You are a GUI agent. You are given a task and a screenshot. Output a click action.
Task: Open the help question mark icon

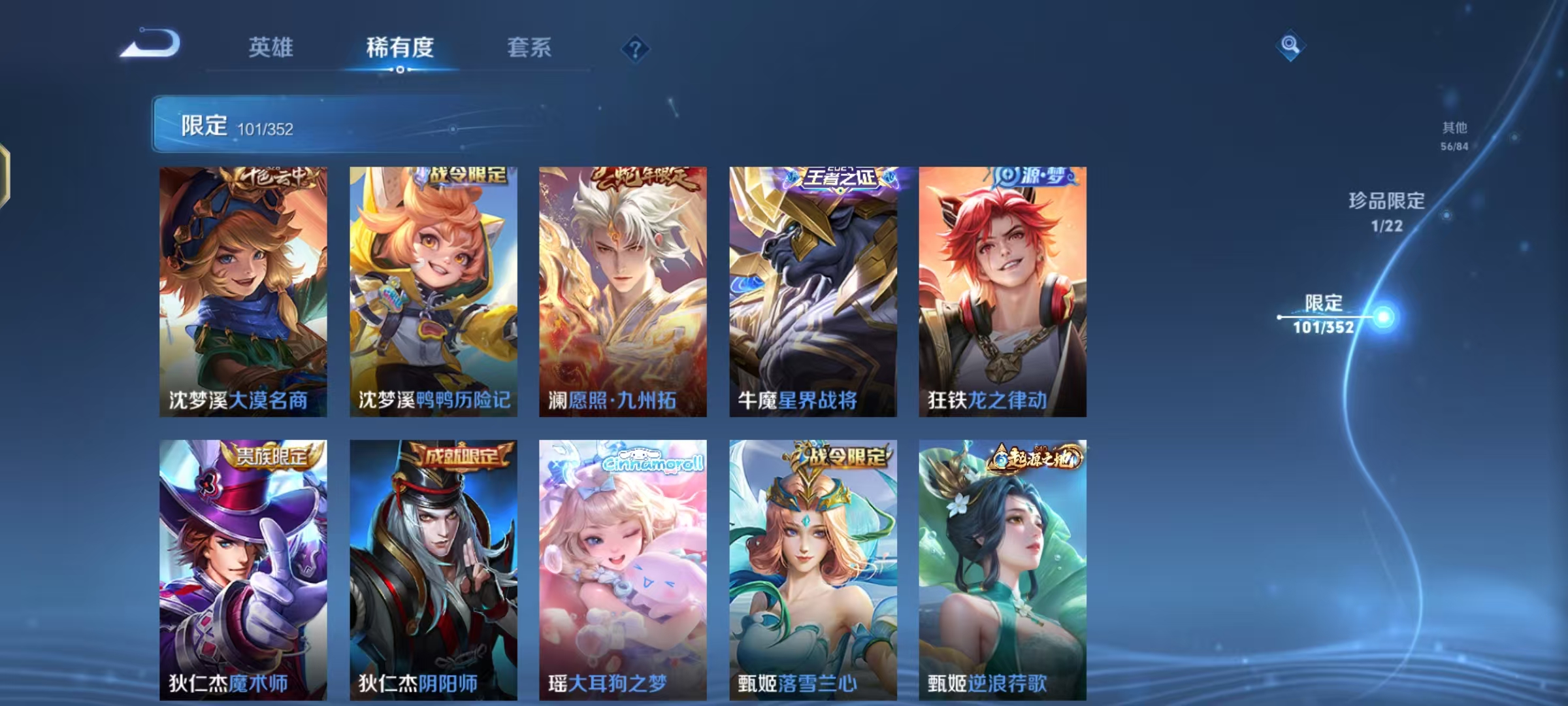[x=636, y=47]
